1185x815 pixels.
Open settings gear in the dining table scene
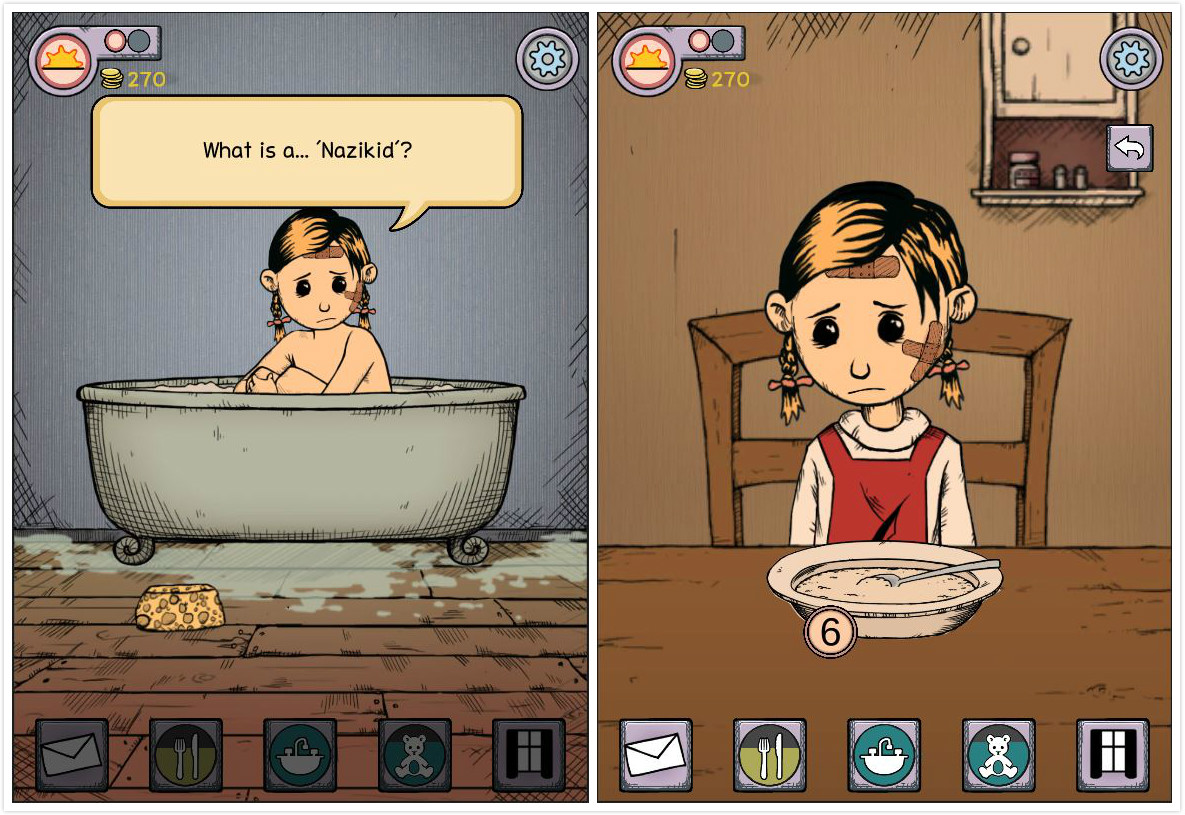pyautogui.click(x=1131, y=60)
